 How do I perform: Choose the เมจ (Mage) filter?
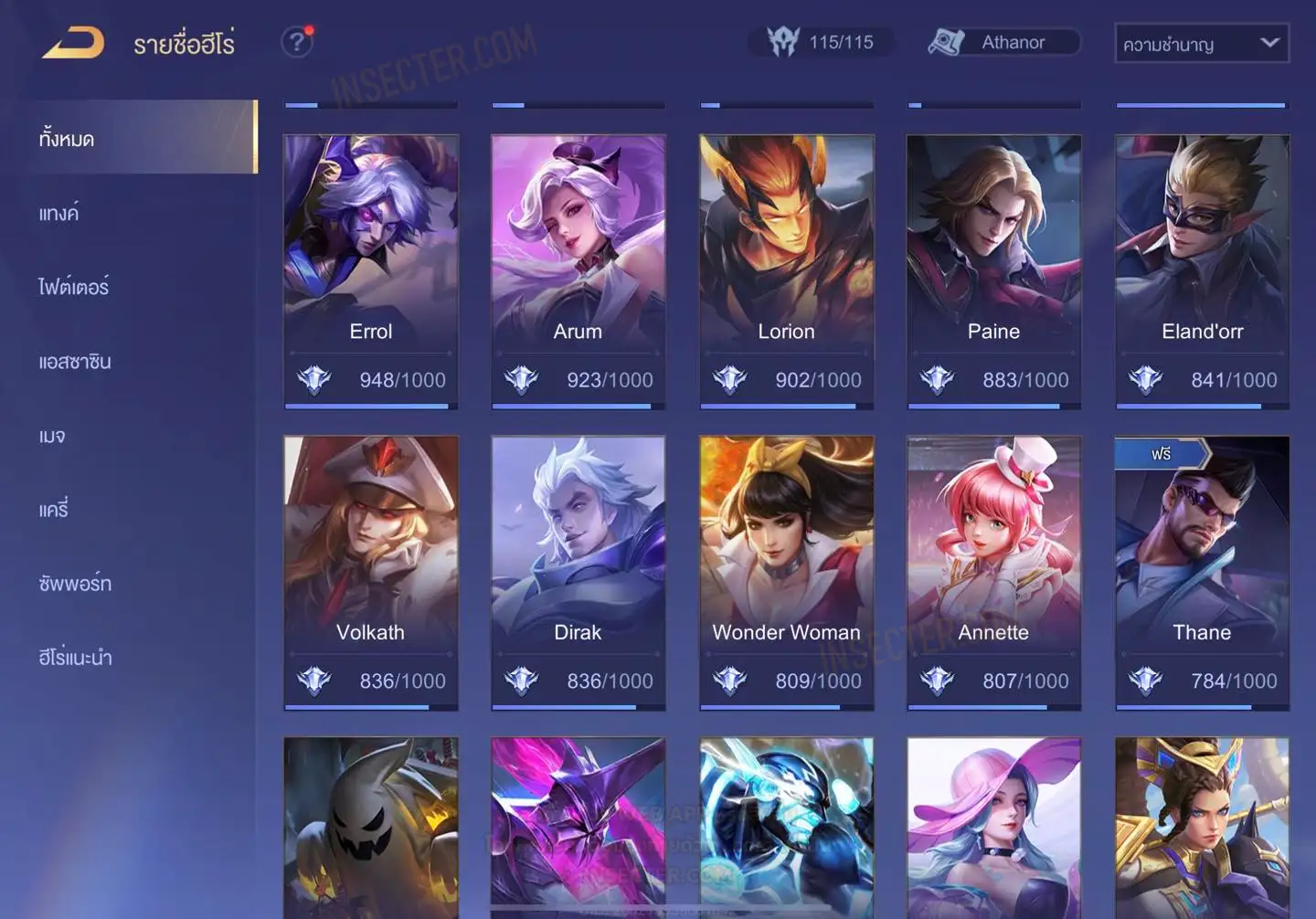pyautogui.click(x=52, y=435)
